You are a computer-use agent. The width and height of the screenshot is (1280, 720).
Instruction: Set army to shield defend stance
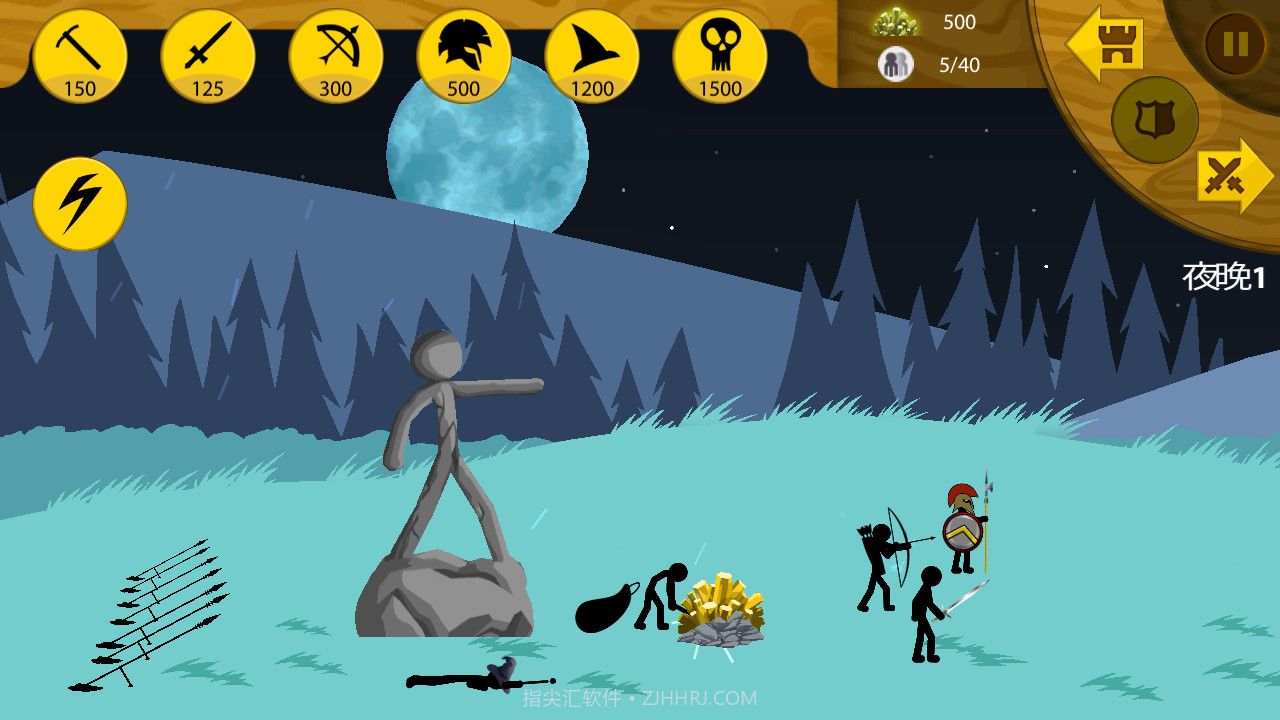tap(1155, 120)
